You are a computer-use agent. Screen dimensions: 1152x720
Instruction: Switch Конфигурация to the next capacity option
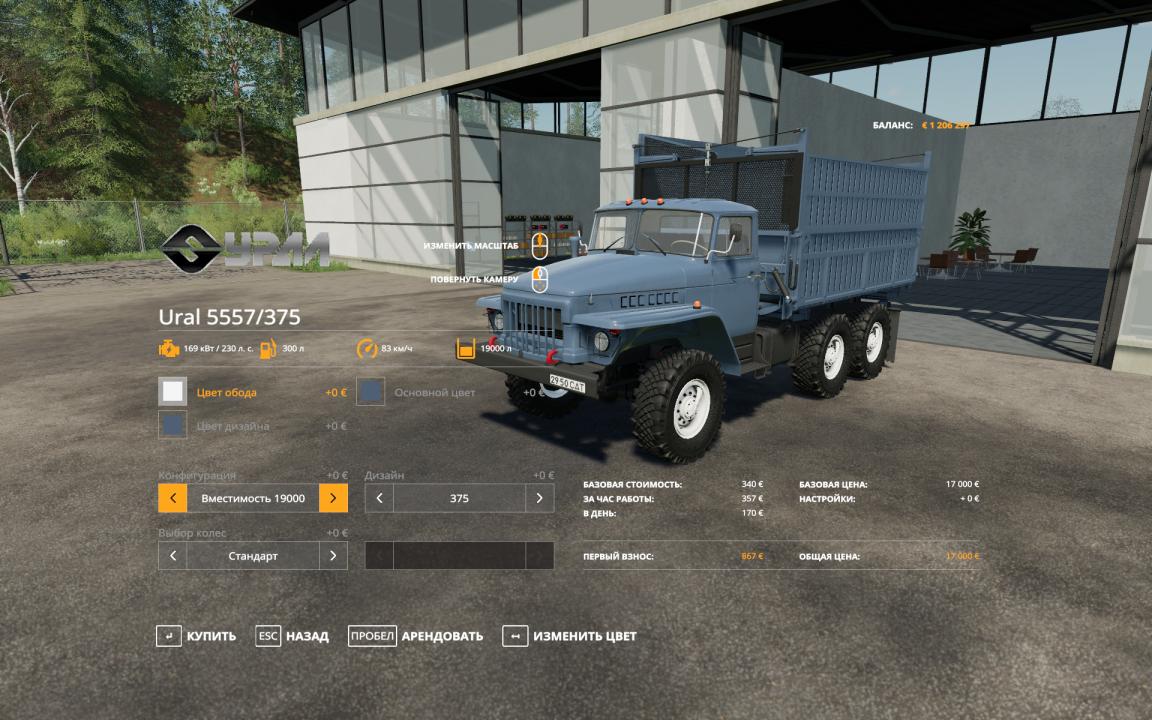(x=333, y=498)
